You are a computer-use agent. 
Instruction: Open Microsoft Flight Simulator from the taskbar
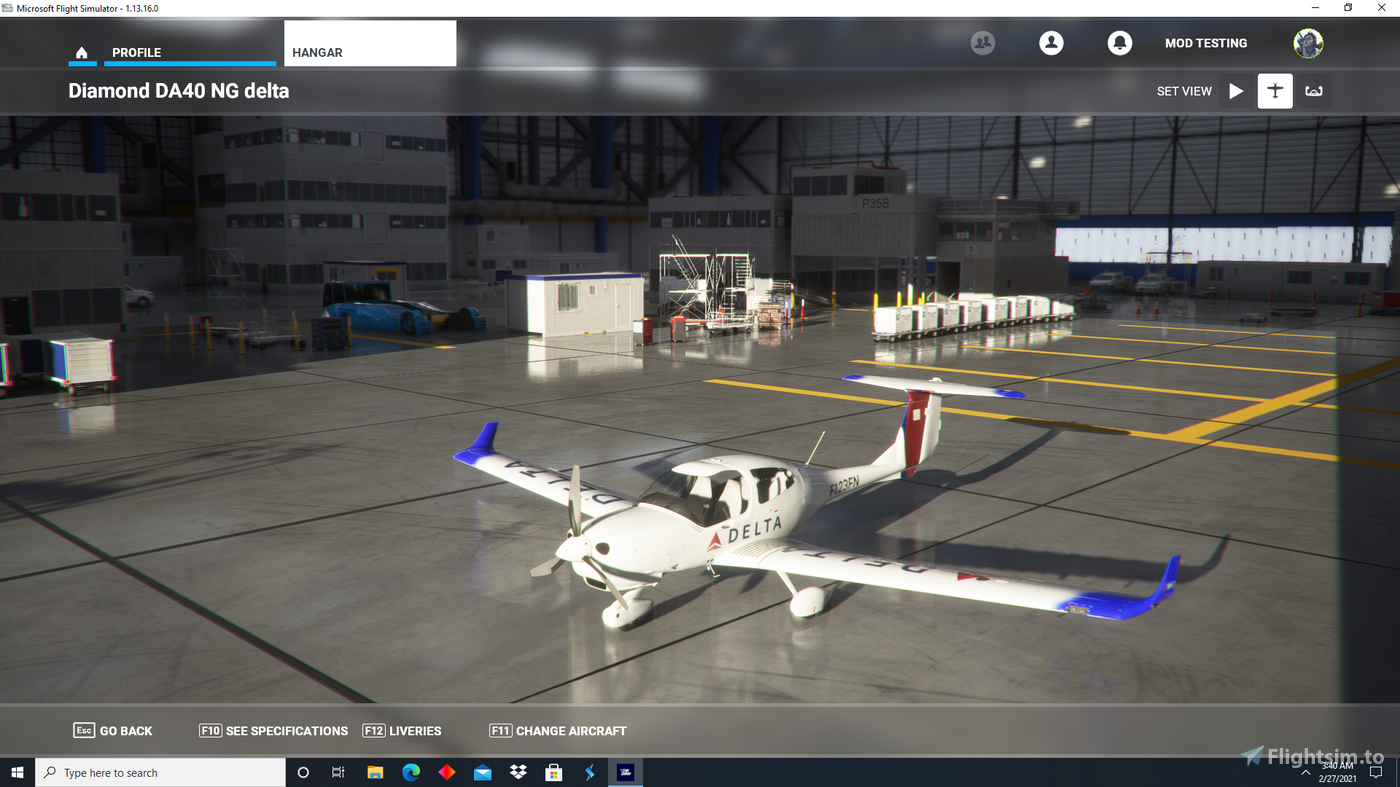pos(625,772)
